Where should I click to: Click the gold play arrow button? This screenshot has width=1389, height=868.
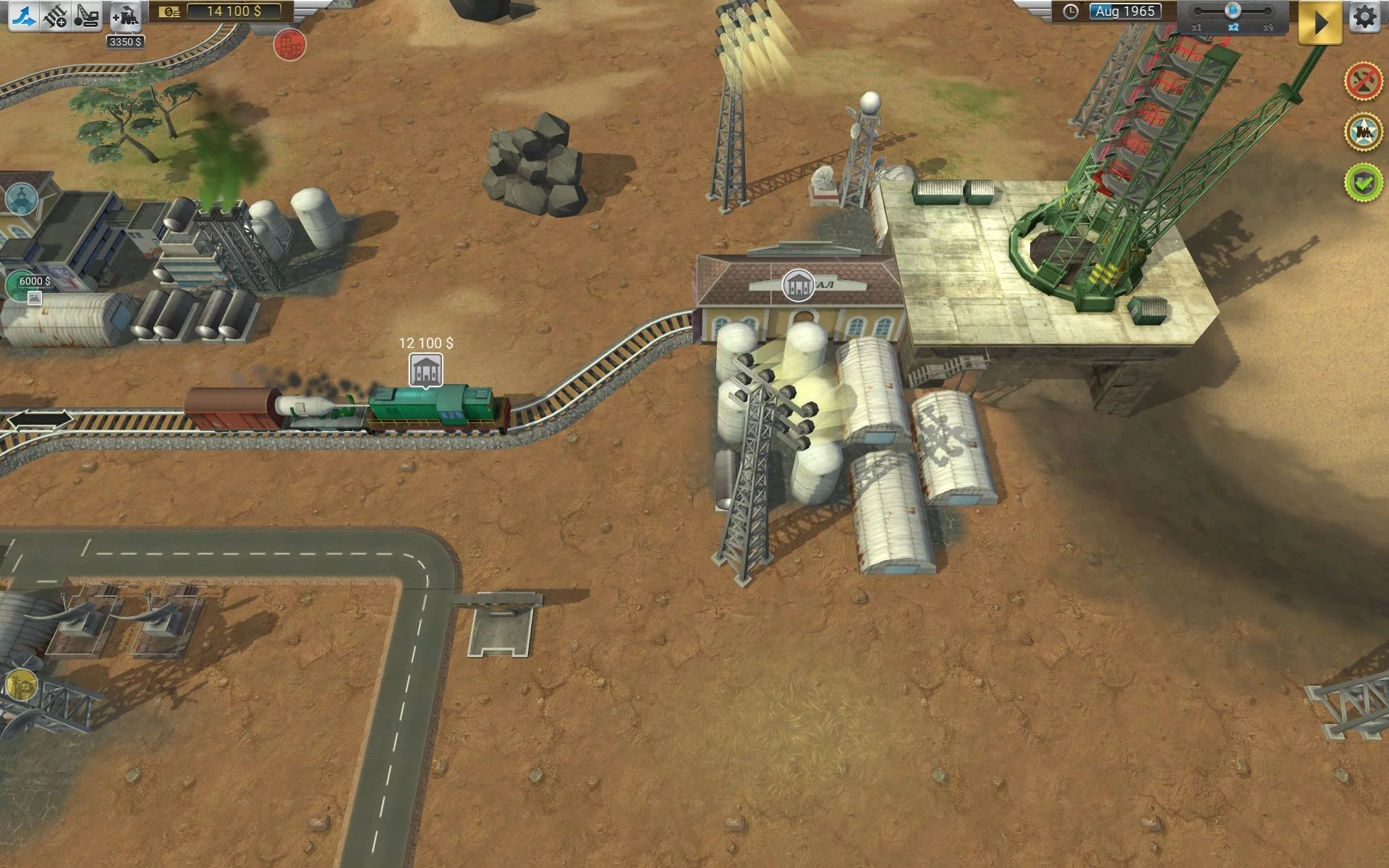click(1320, 22)
